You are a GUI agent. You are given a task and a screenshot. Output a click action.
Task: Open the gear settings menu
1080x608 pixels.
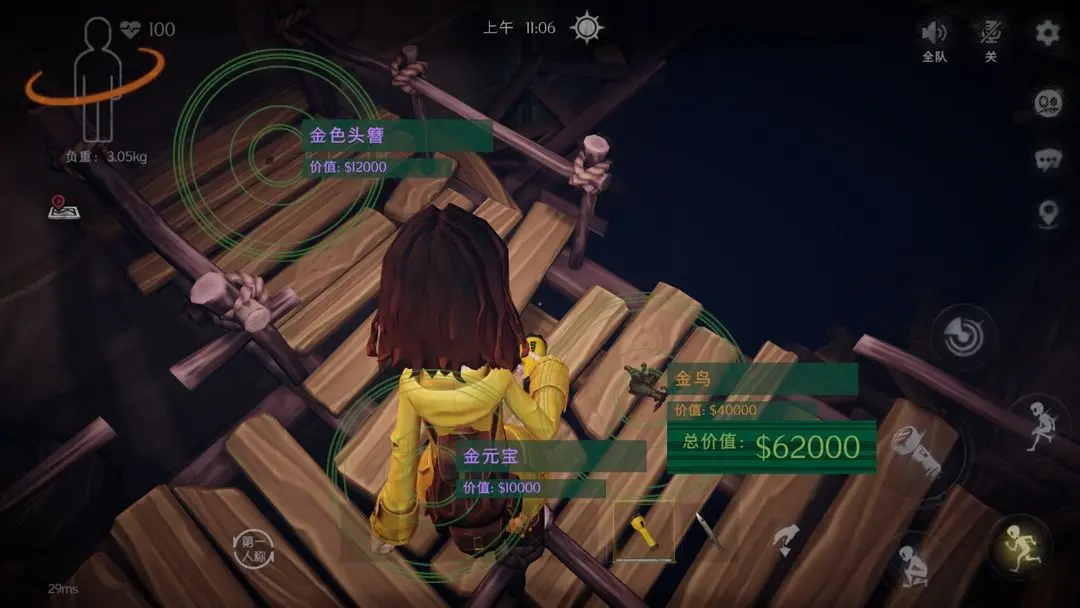click(1047, 33)
